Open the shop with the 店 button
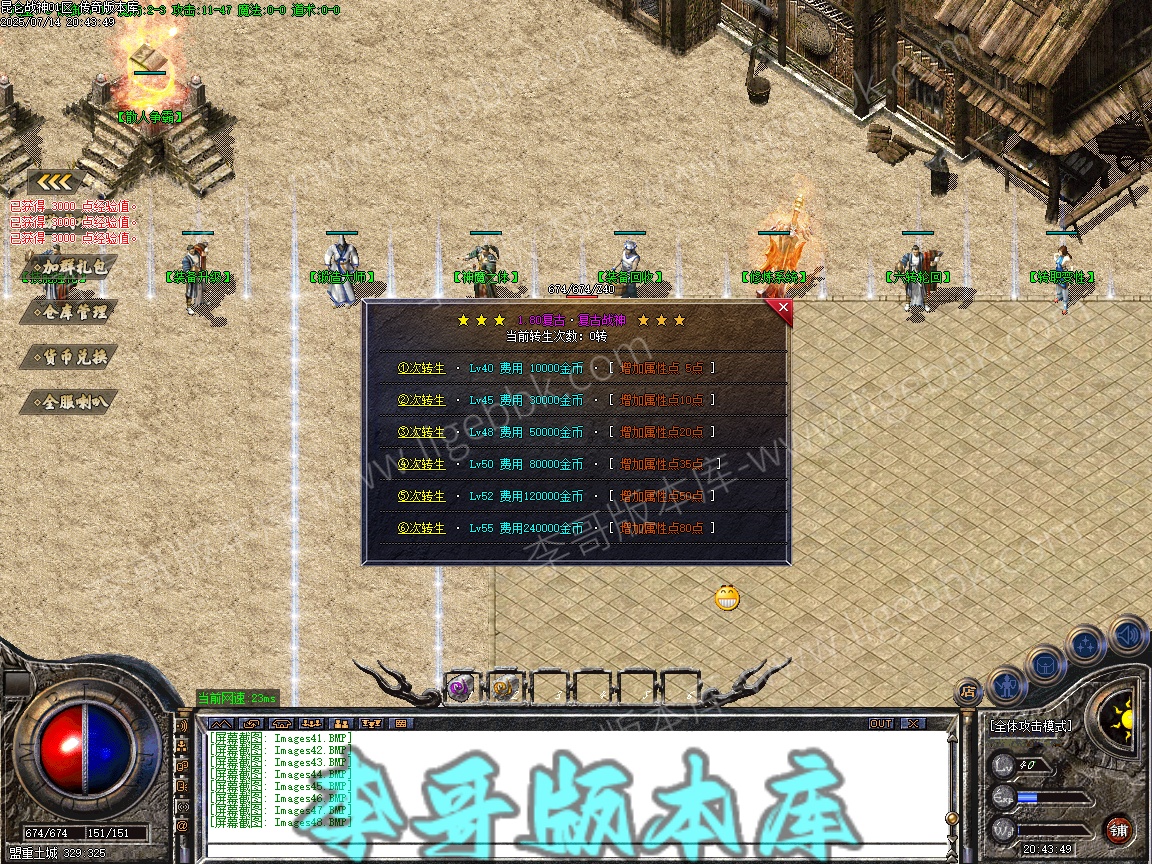Image resolution: width=1152 pixels, height=864 pixels. coord(967,691)
